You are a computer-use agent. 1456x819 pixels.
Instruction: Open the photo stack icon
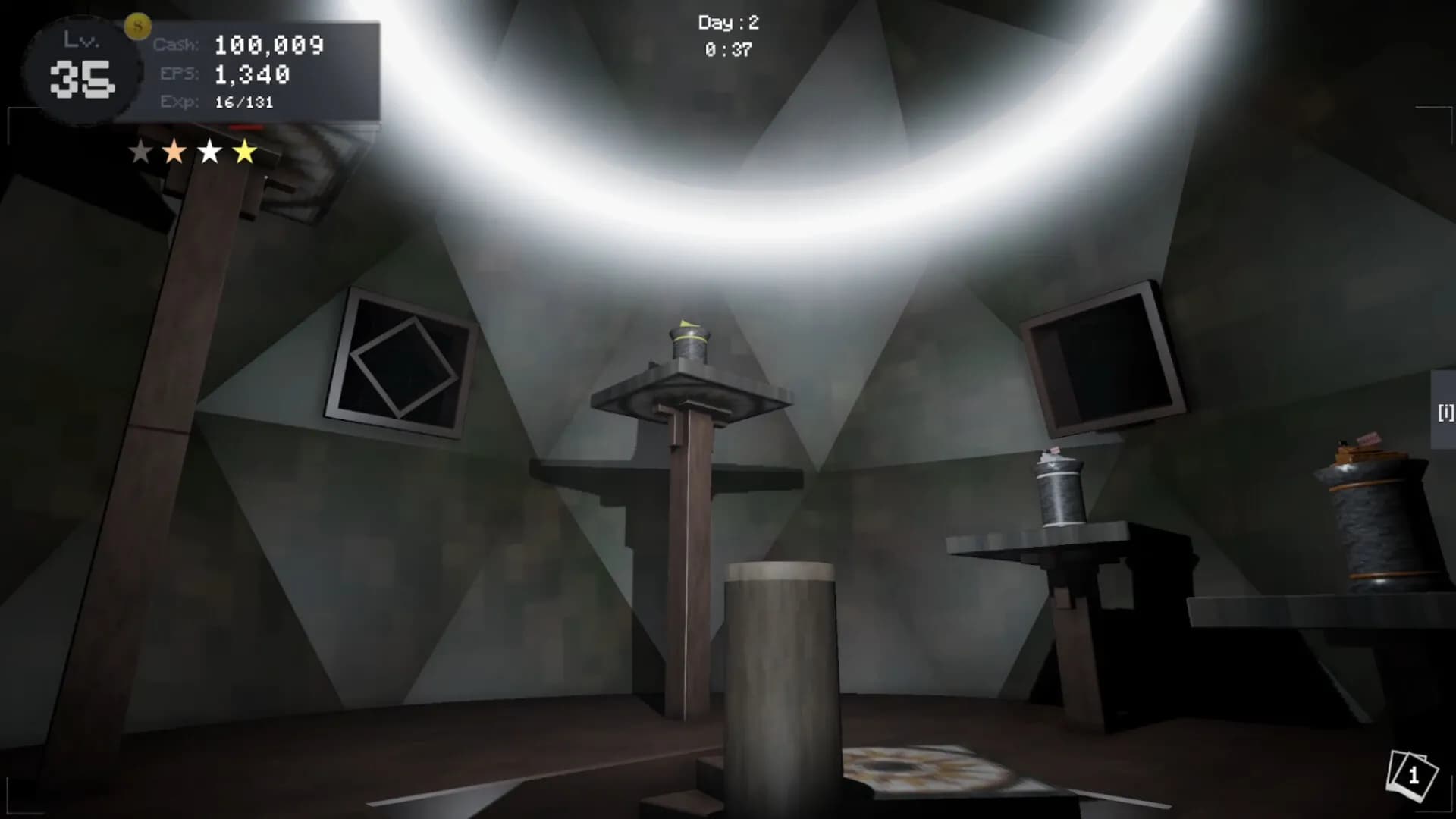click(x=1411, y=776)
